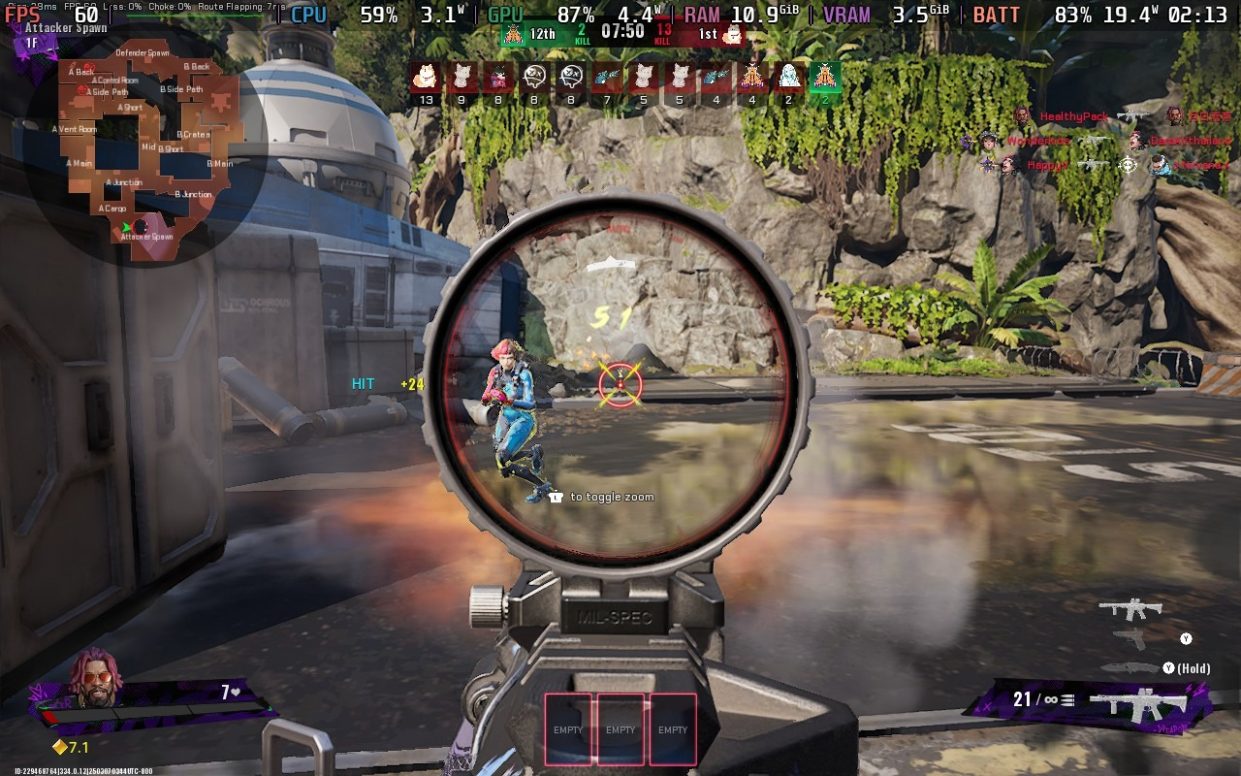Click the white ghost portrait in the scoreboard row

point(788,77)
